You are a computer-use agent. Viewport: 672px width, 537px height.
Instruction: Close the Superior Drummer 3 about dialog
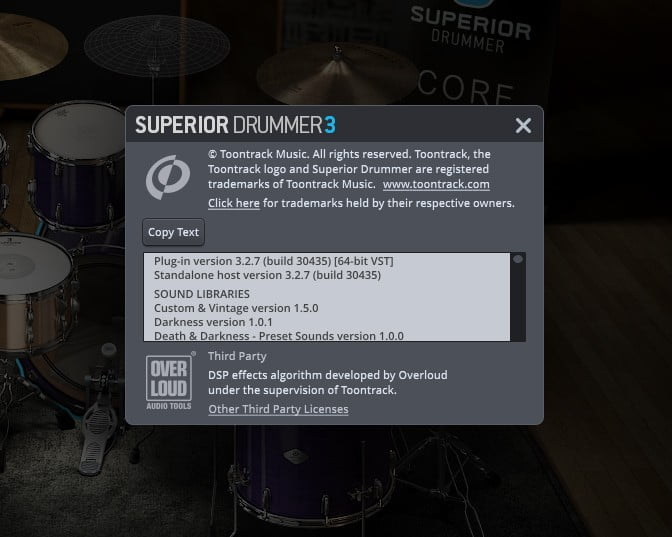coord(522,125)
